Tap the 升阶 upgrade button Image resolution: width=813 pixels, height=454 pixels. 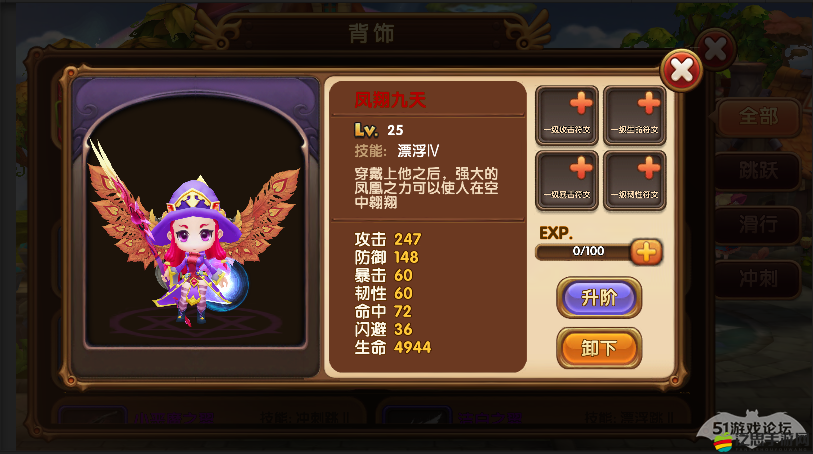pyautogui.click(x=598, y=298)
